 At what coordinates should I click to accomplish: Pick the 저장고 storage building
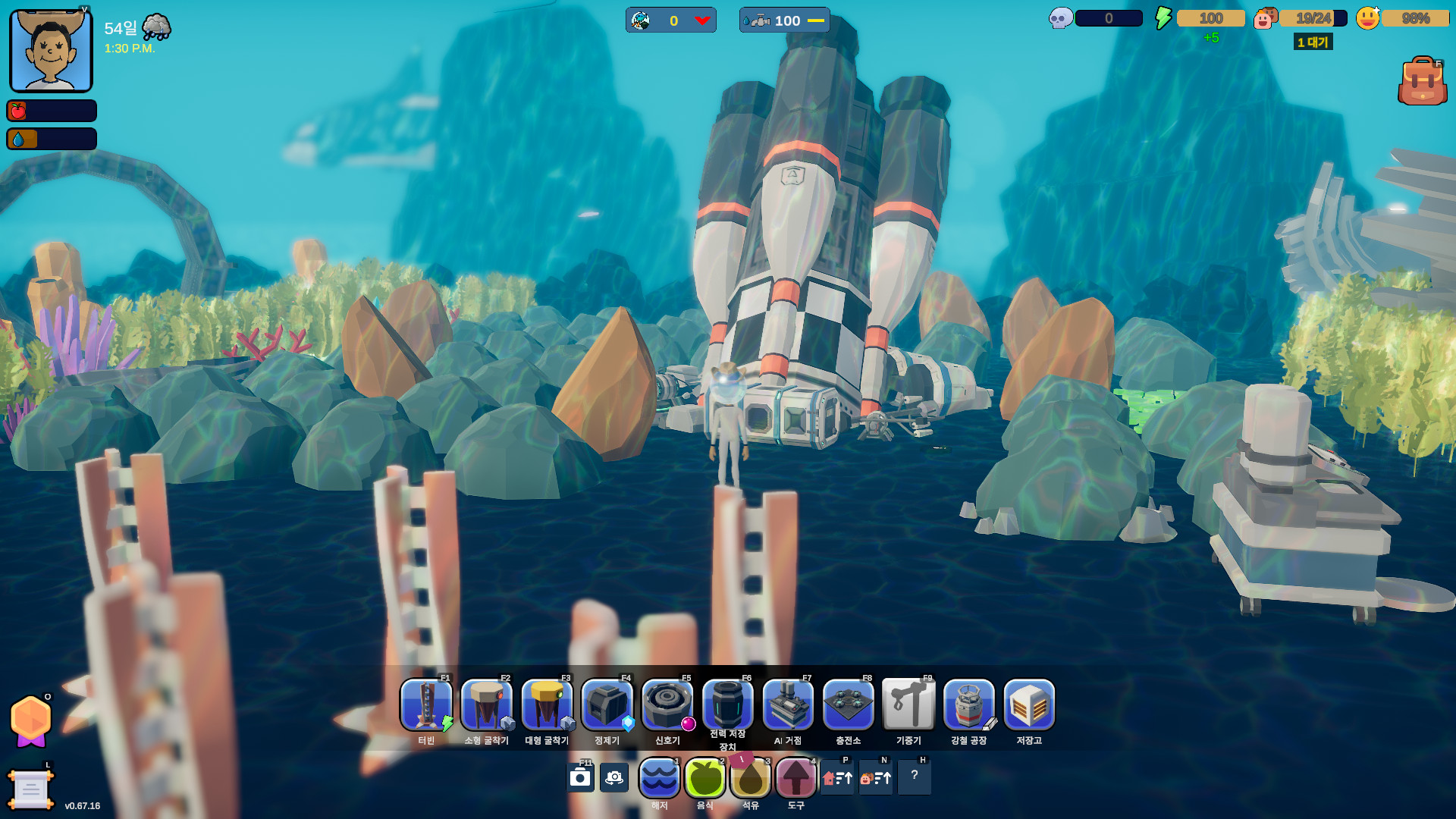pyautogui.click(x=1029, y=704)
